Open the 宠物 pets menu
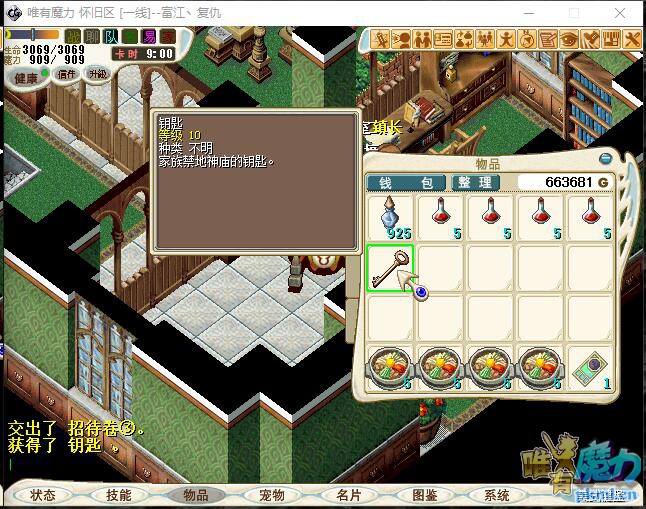This screenshot has width=646, height=509. click(271, 495)
